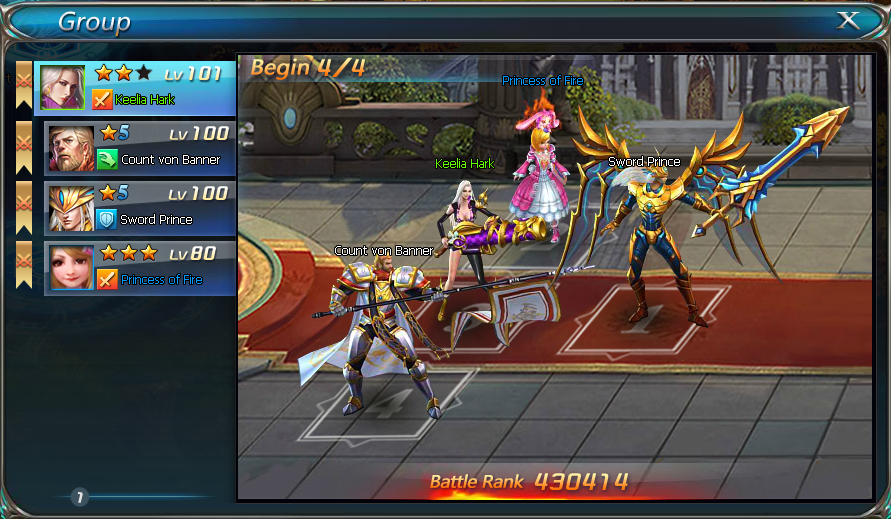The image size is (891, 519).
Task: Click Sword Prince's helmeted portrait
Action: [70, 208]
